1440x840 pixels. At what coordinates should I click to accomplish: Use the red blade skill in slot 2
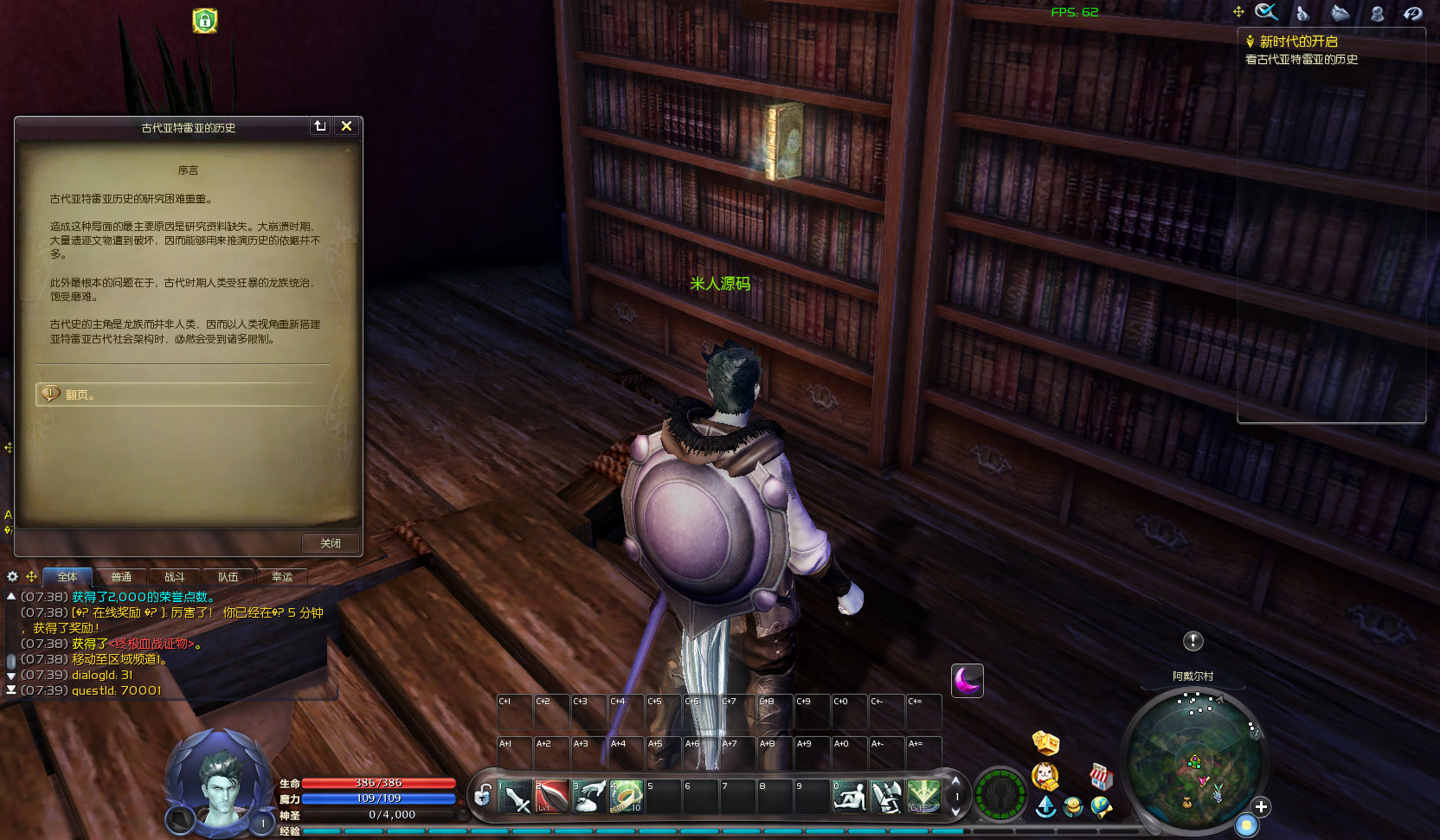point(551,797)
